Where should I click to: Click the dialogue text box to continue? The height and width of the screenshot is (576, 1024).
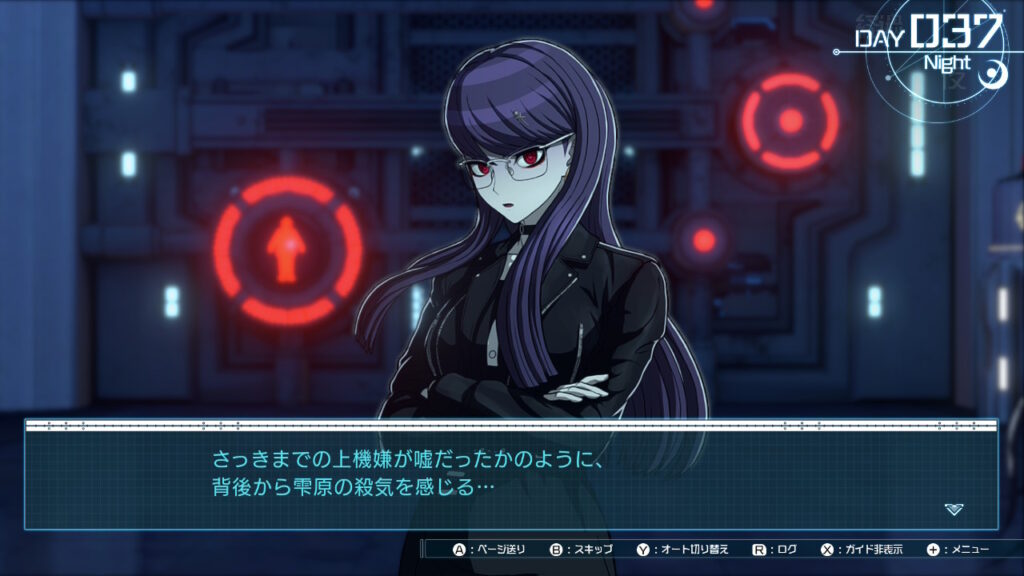510,476
